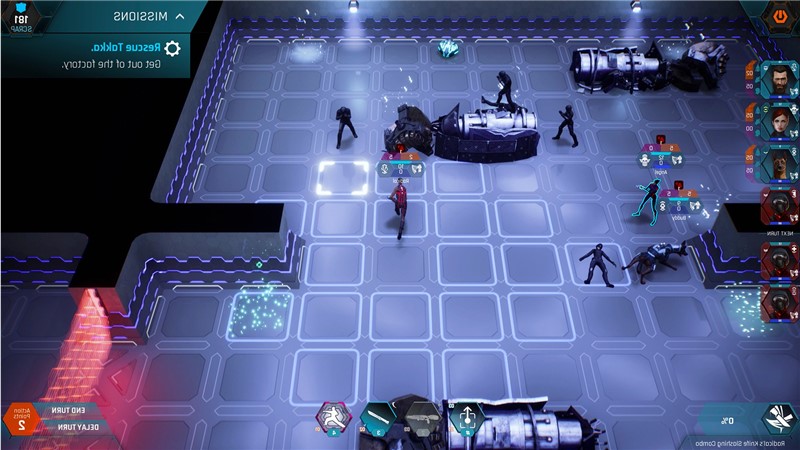Activate the pink hexagon running-figure ability
This screenshot has width=800, height=450.
(x=333, y=416)
